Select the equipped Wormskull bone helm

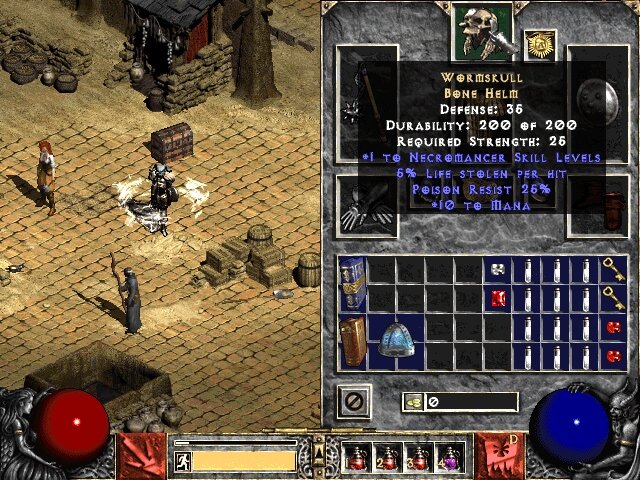tap(482, 30)
